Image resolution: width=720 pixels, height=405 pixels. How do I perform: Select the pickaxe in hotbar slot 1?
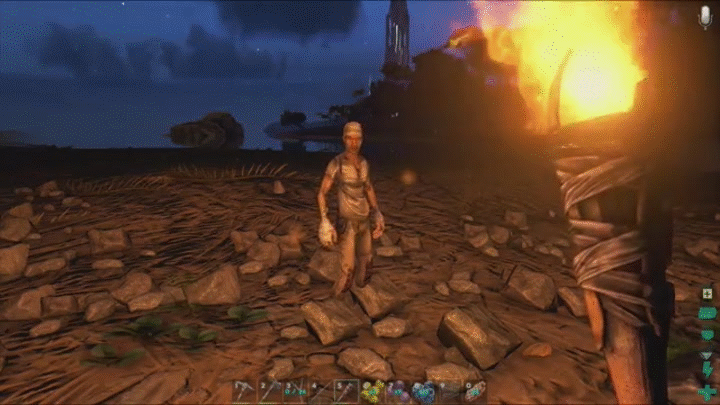pyautogui.click(x=245, y=391)
